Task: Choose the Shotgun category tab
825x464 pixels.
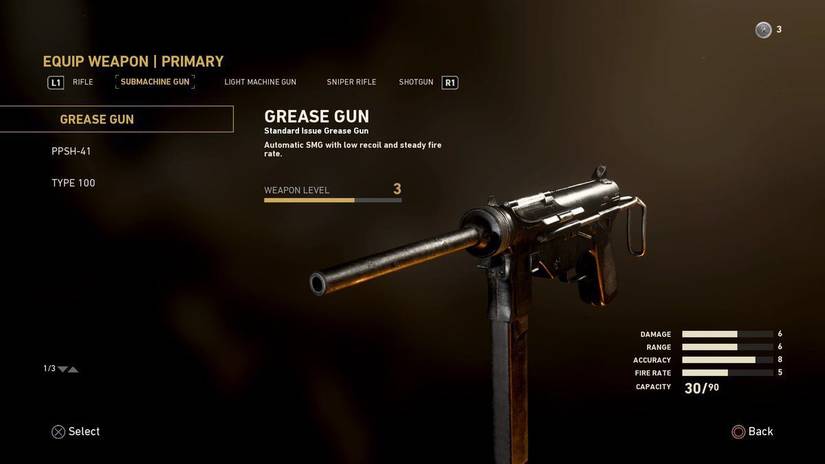Action: click(416, 82)
